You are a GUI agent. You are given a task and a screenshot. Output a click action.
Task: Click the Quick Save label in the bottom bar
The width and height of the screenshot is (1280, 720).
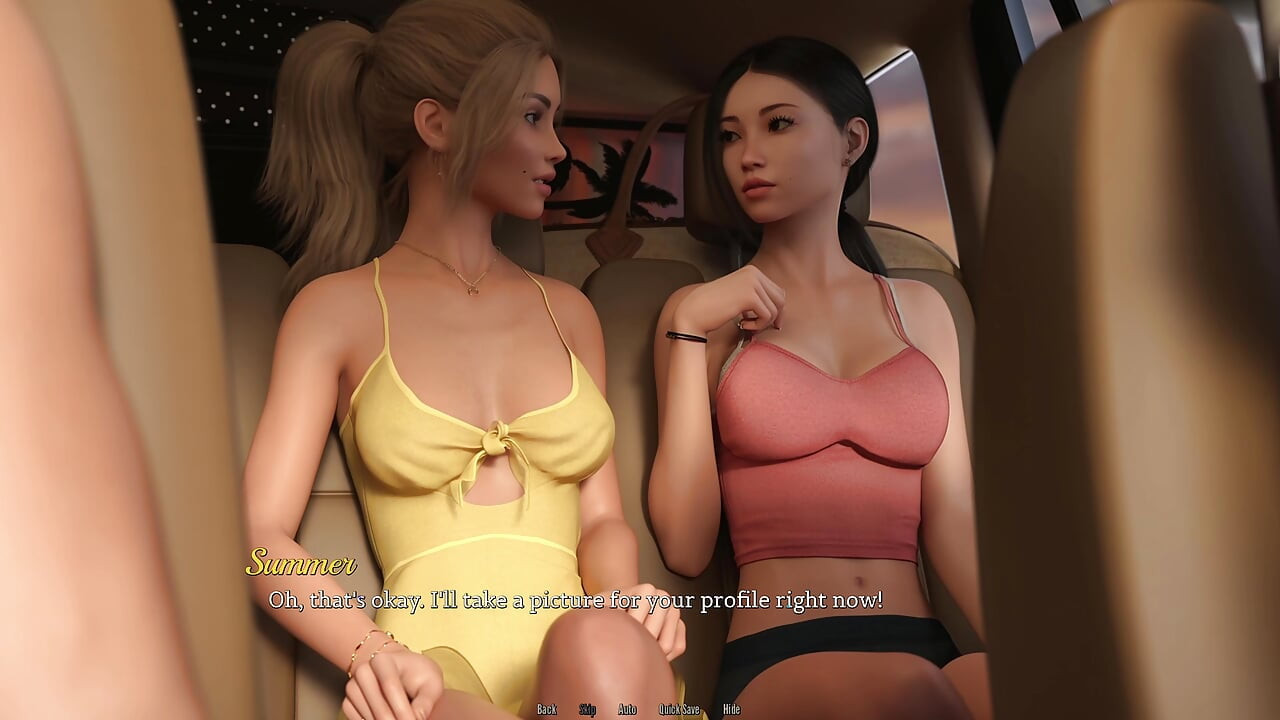(x=679, y=709)
